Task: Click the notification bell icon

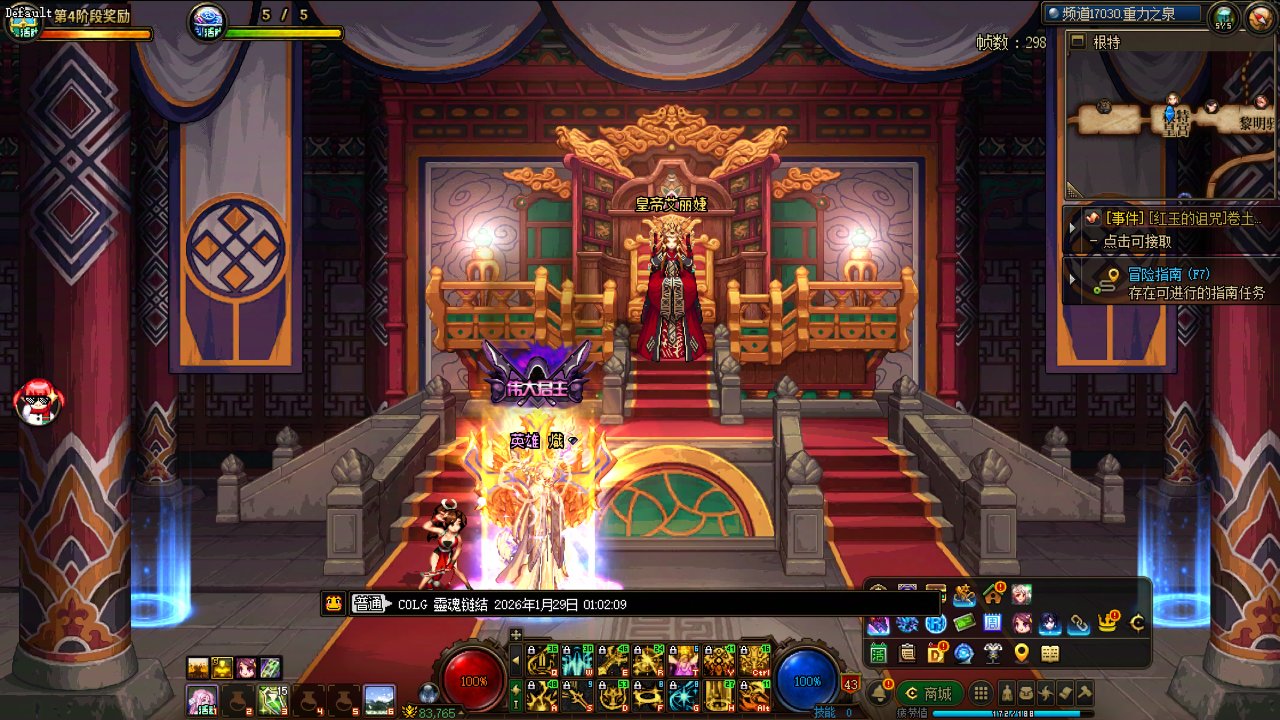Action: (879, 693)
